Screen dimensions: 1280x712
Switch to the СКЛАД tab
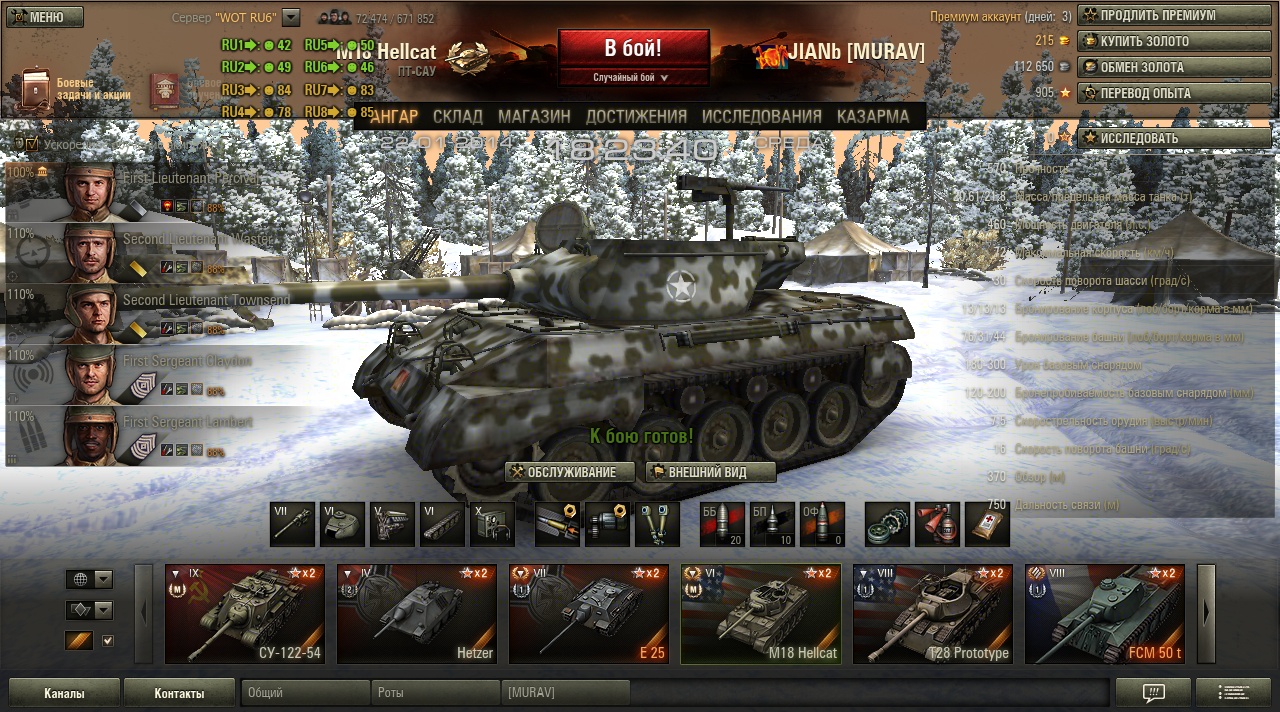coord(457,116)
